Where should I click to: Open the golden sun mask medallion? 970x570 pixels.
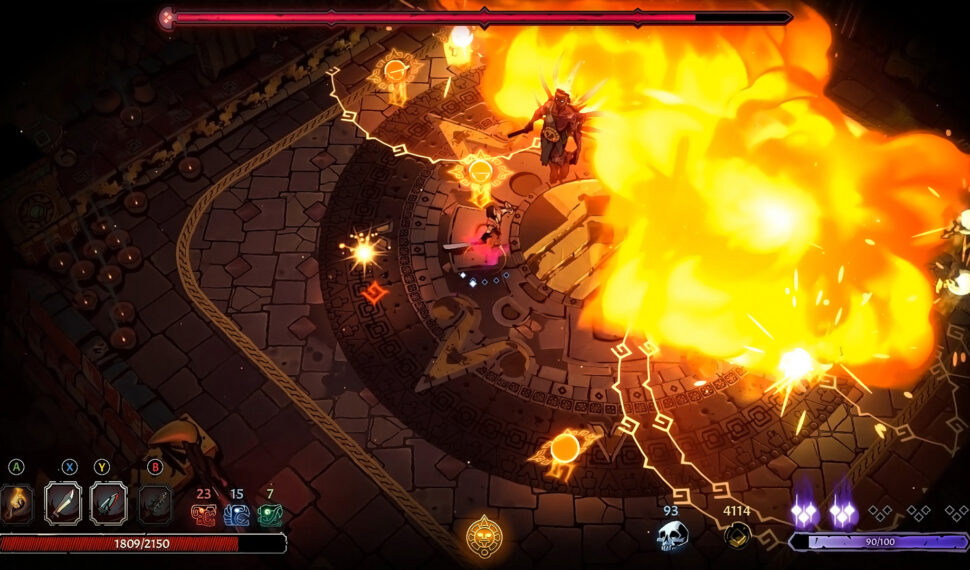pos(484,537)
